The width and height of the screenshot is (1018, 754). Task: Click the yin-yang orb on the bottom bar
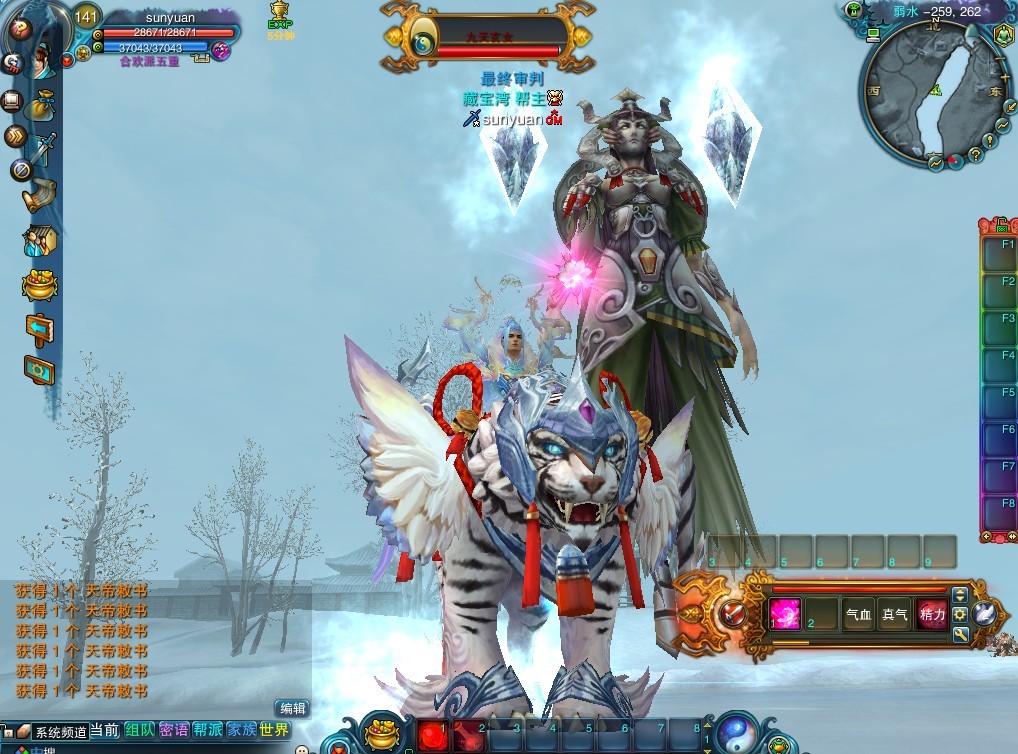click(x=737, y=734)
